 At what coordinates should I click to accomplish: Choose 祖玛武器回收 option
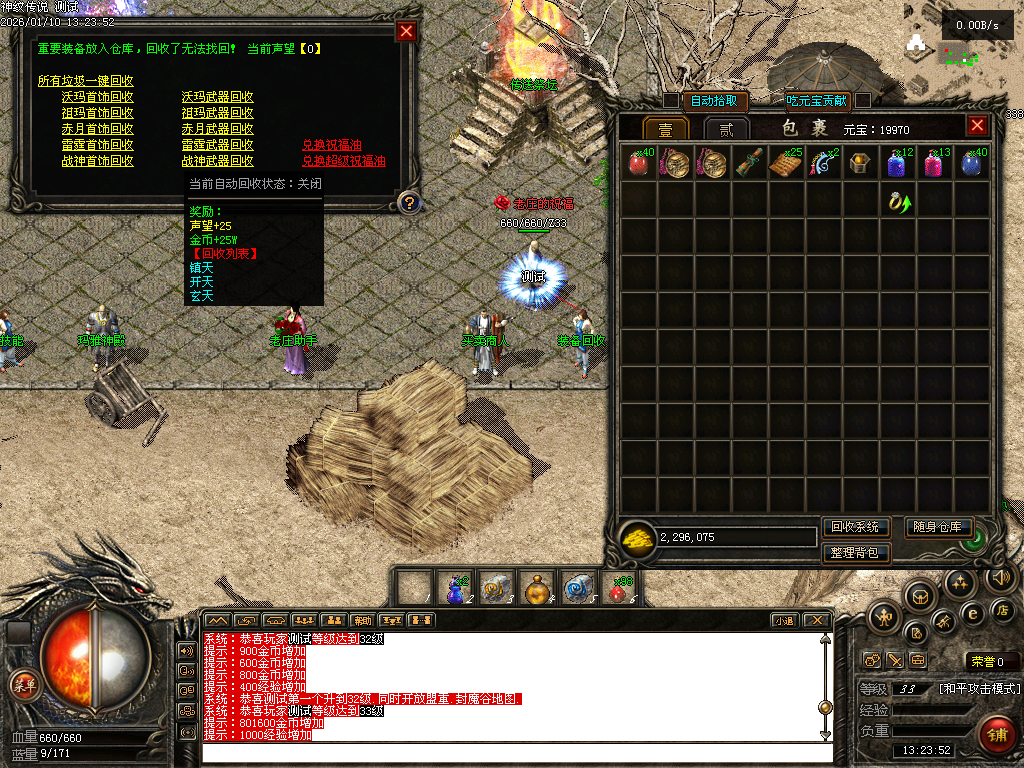point(218,113)
